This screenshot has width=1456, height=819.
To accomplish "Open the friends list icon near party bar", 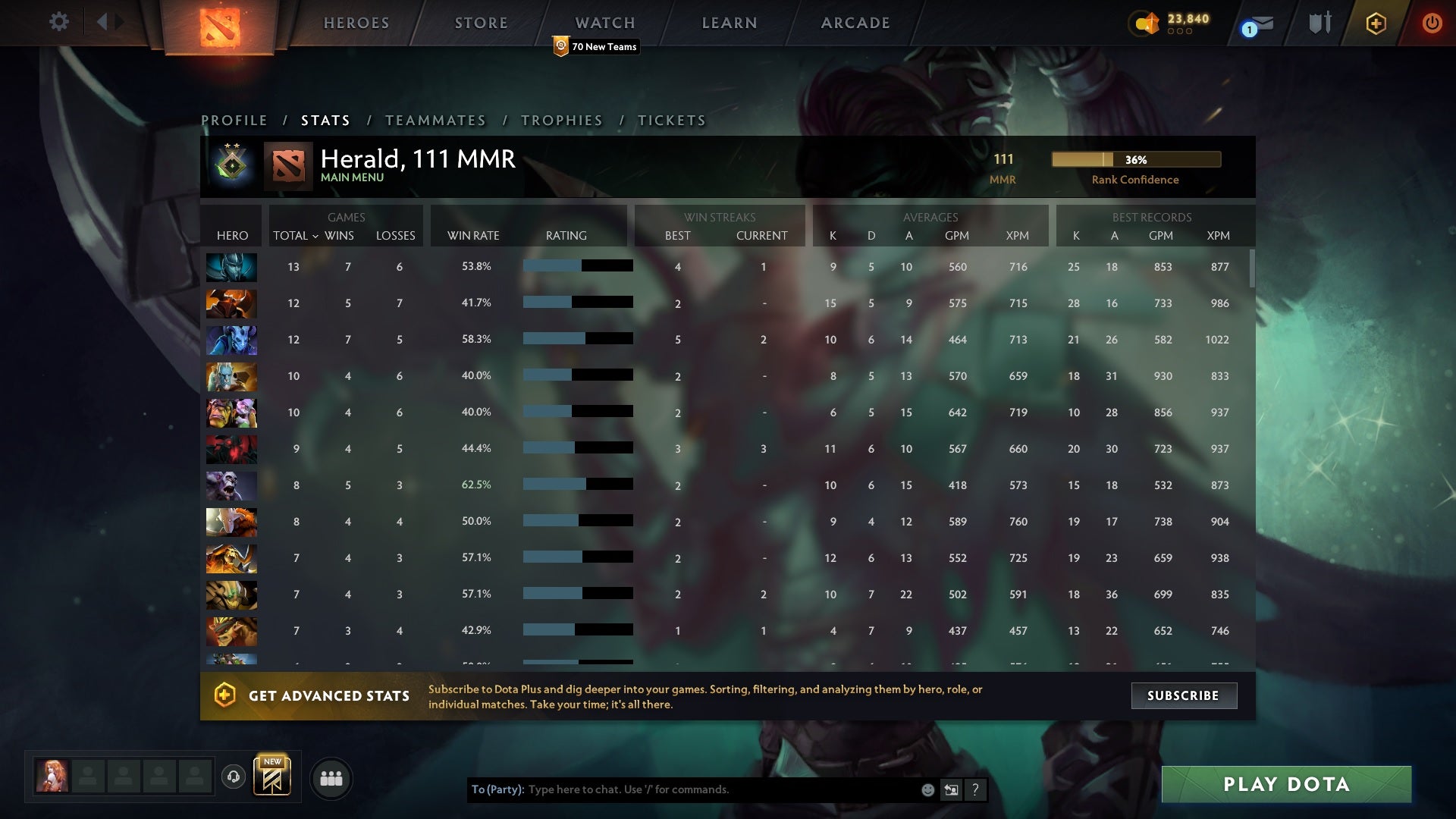I will pyautogui.click(x=331, y=778).
